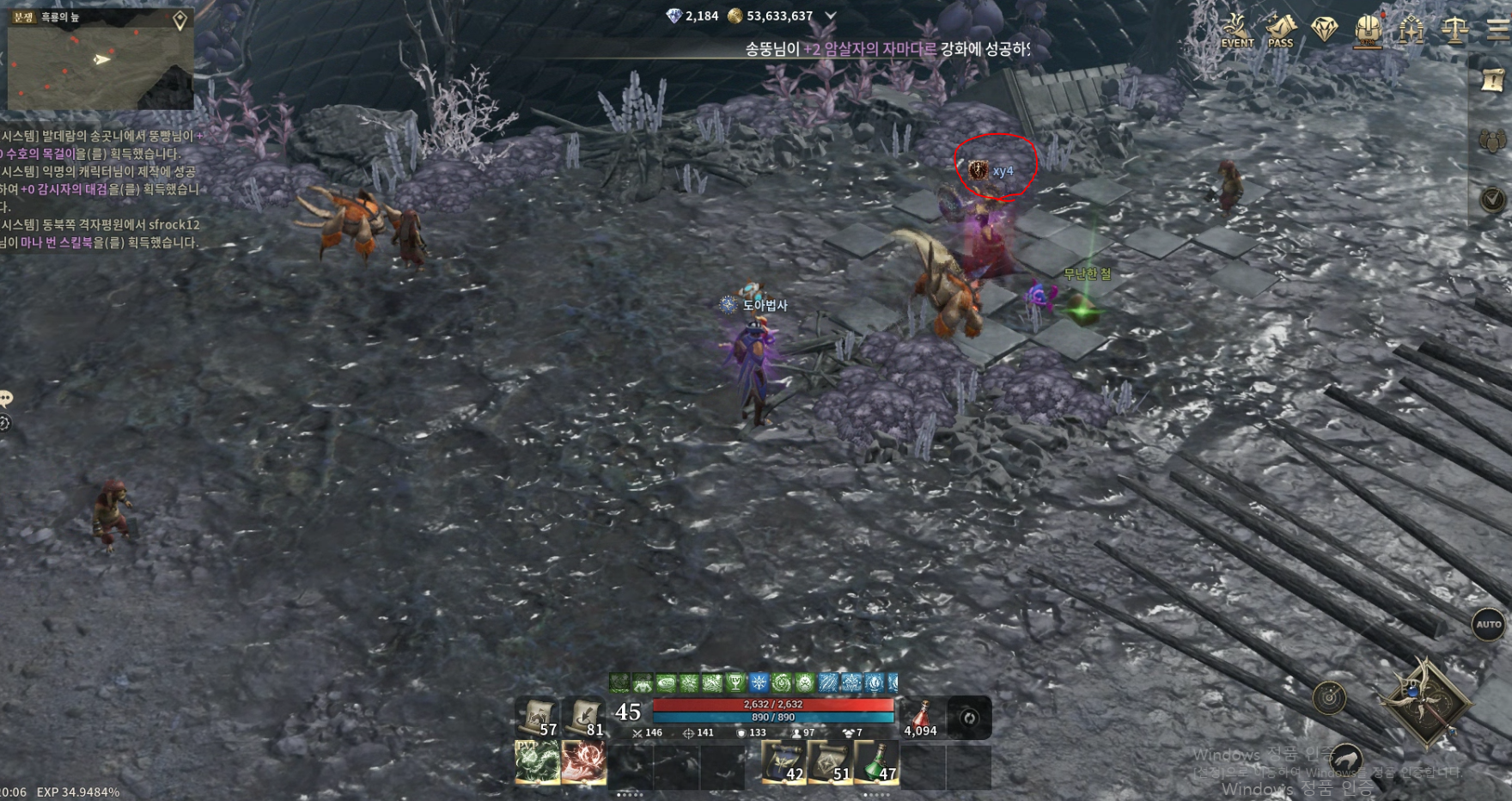
Task: Open the minimap
Action: coord(100,58)
